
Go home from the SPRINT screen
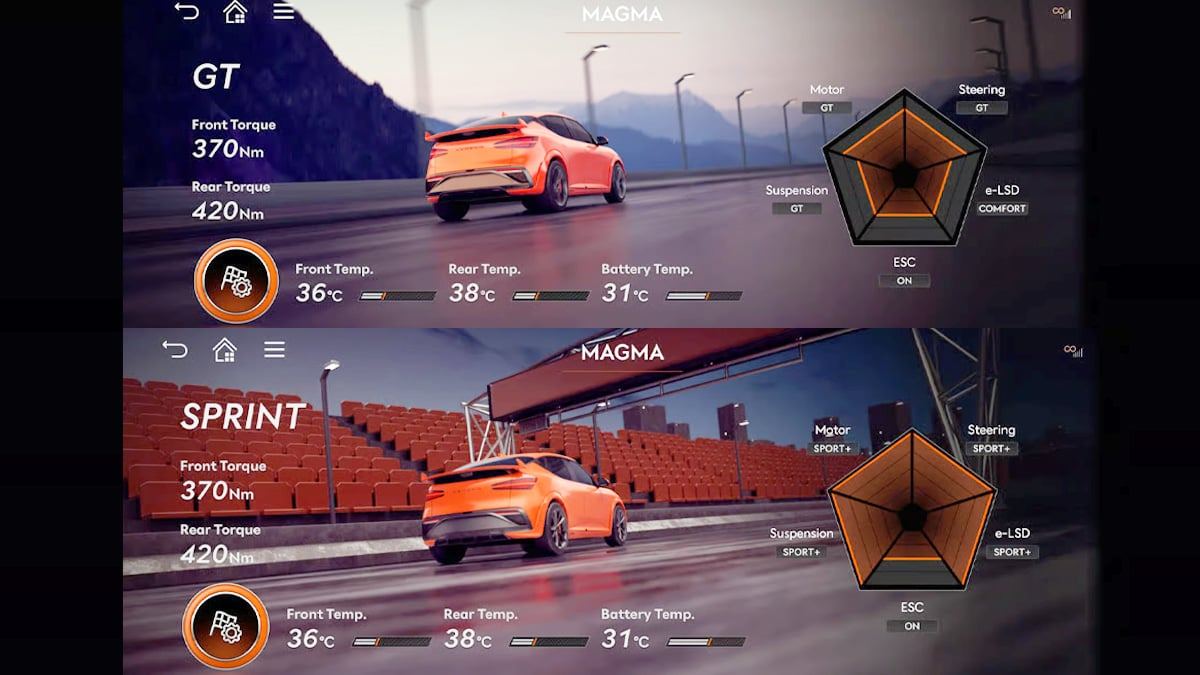coord(225,349)
